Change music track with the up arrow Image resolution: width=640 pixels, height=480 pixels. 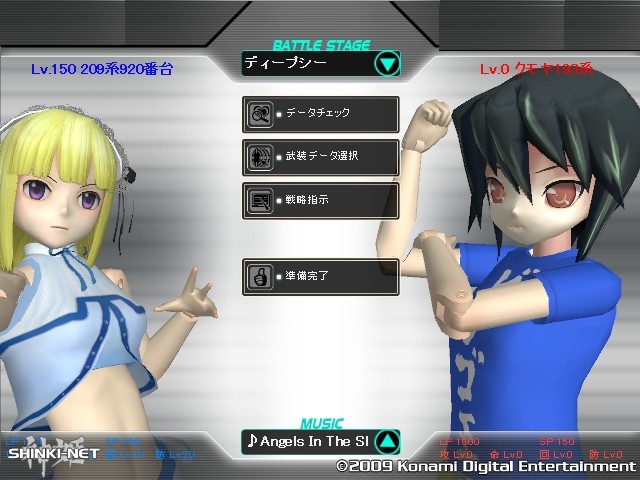(x=388, y=441)
